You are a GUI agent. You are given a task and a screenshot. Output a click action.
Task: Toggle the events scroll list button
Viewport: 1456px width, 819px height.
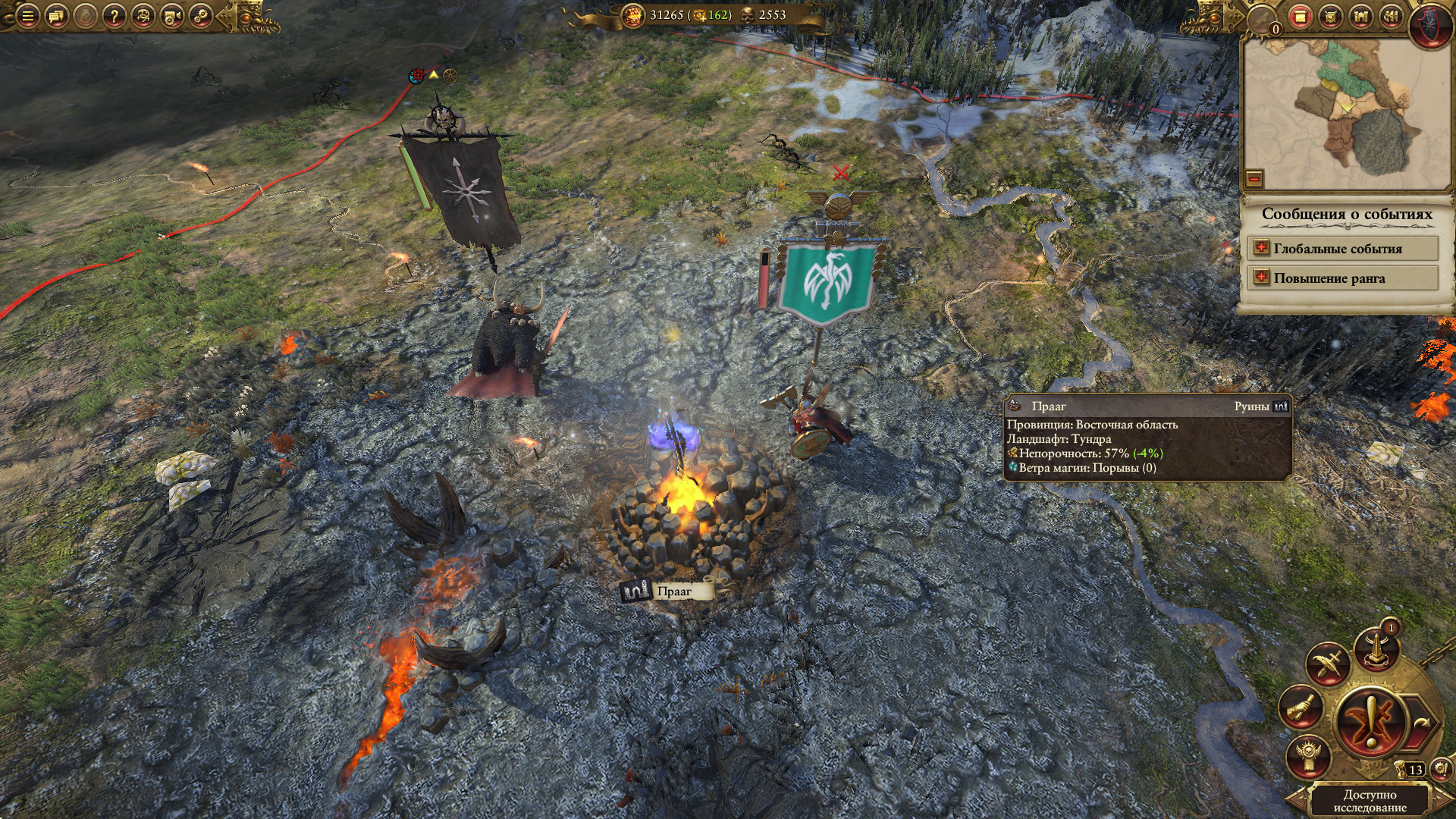point(1300,17)
